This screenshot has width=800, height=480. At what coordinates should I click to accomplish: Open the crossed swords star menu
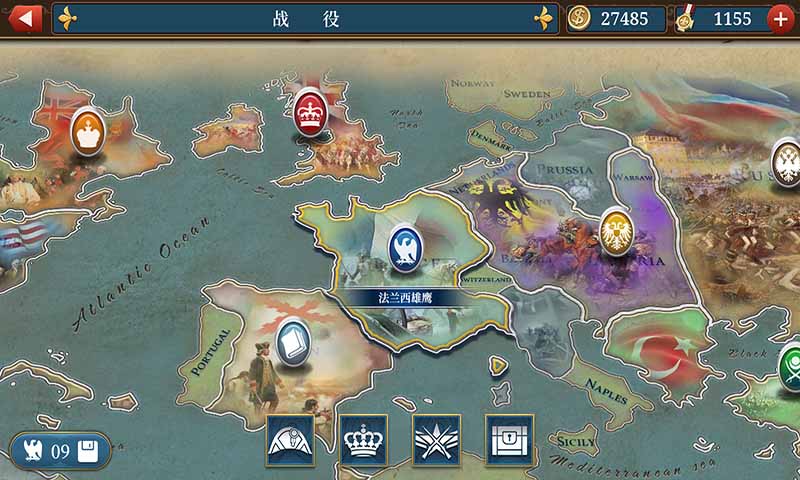[437, 440]
